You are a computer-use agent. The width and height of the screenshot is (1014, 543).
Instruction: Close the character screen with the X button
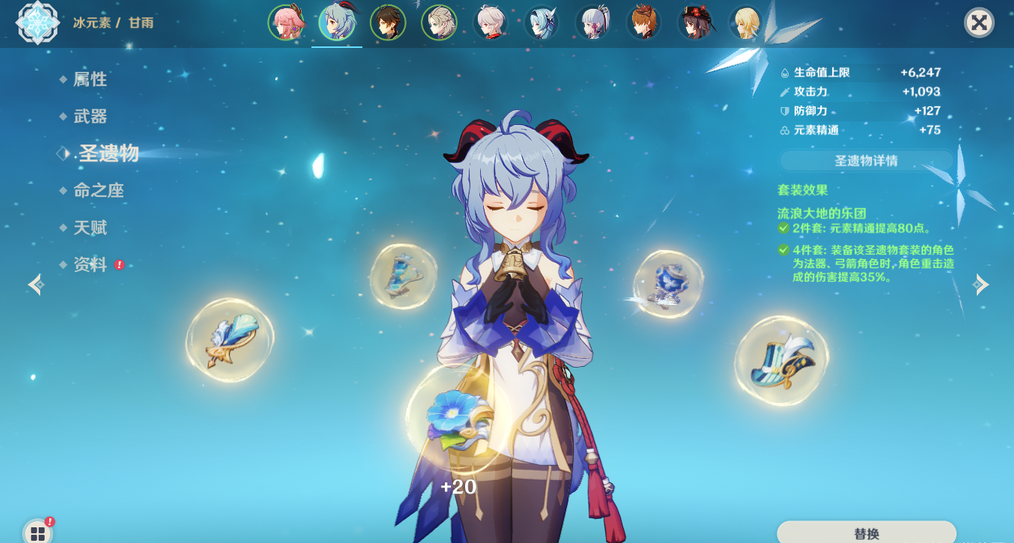[979, 22]
